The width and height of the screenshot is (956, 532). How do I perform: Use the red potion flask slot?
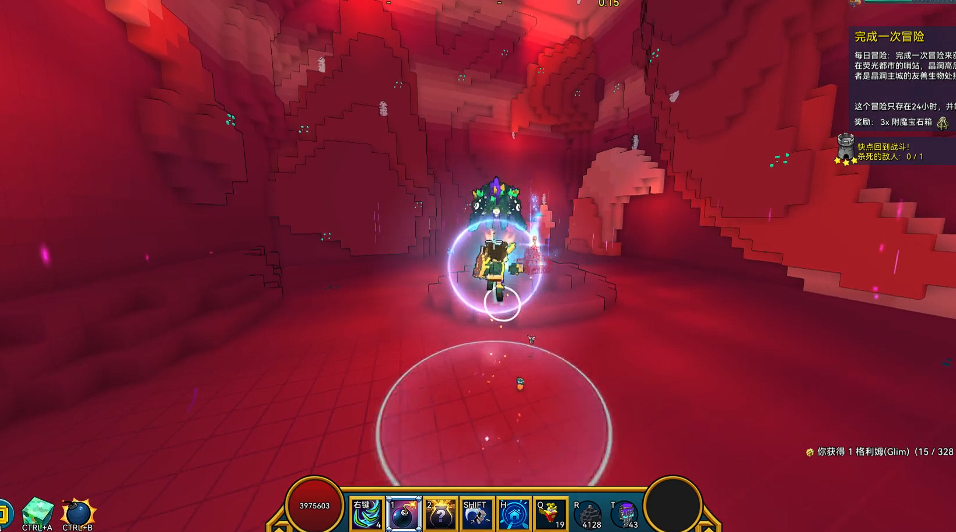point(550,513)
